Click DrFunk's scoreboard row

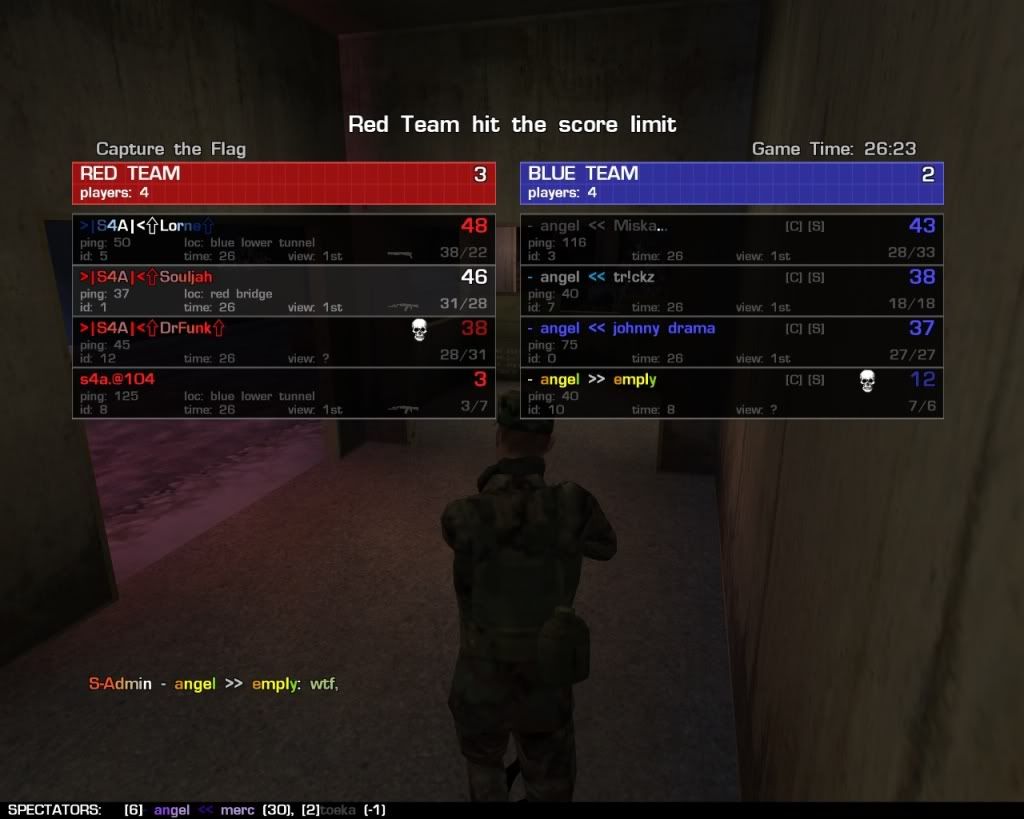[283, 342]
